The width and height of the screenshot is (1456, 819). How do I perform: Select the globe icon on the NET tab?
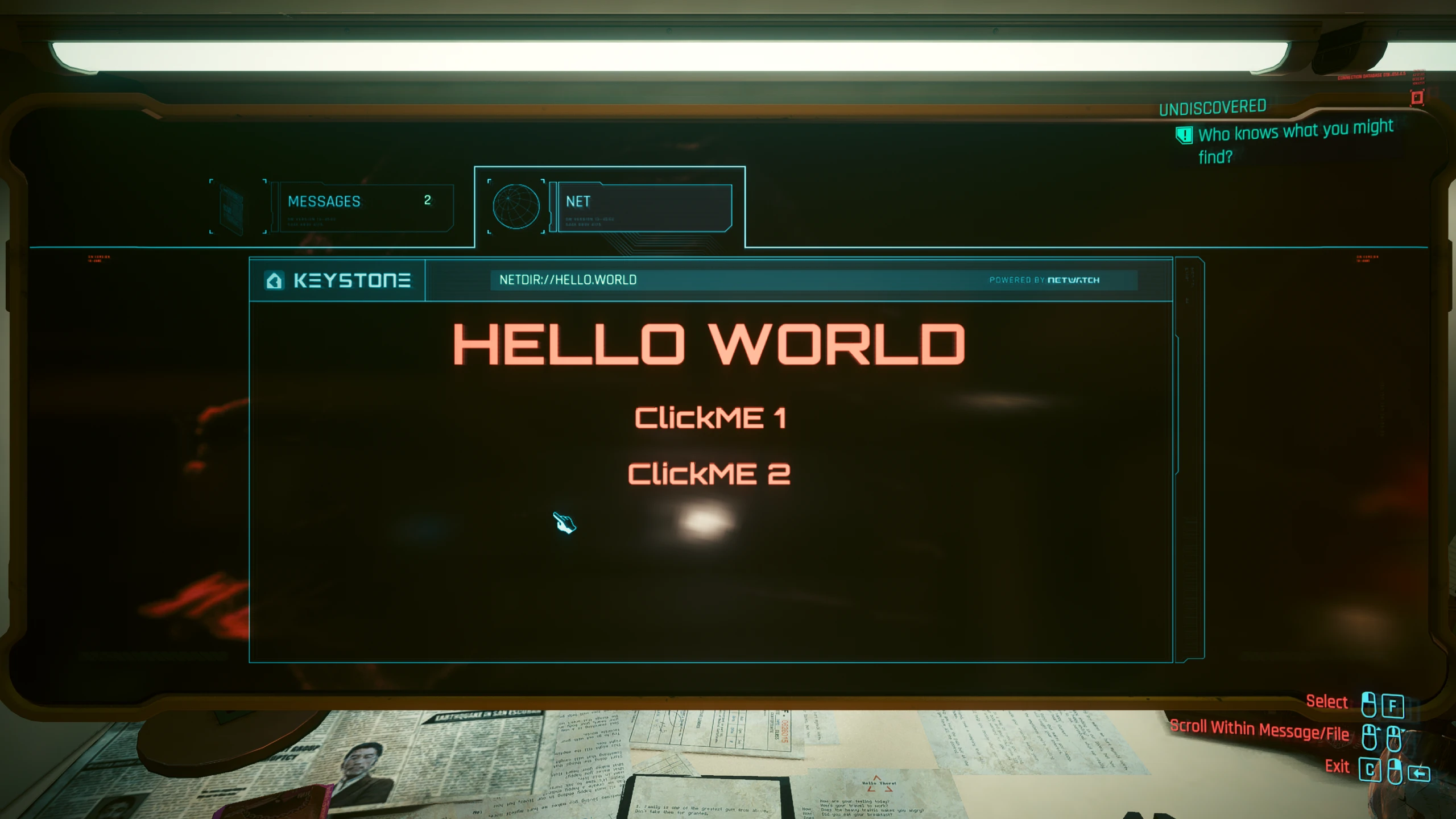tap(515, 206)
